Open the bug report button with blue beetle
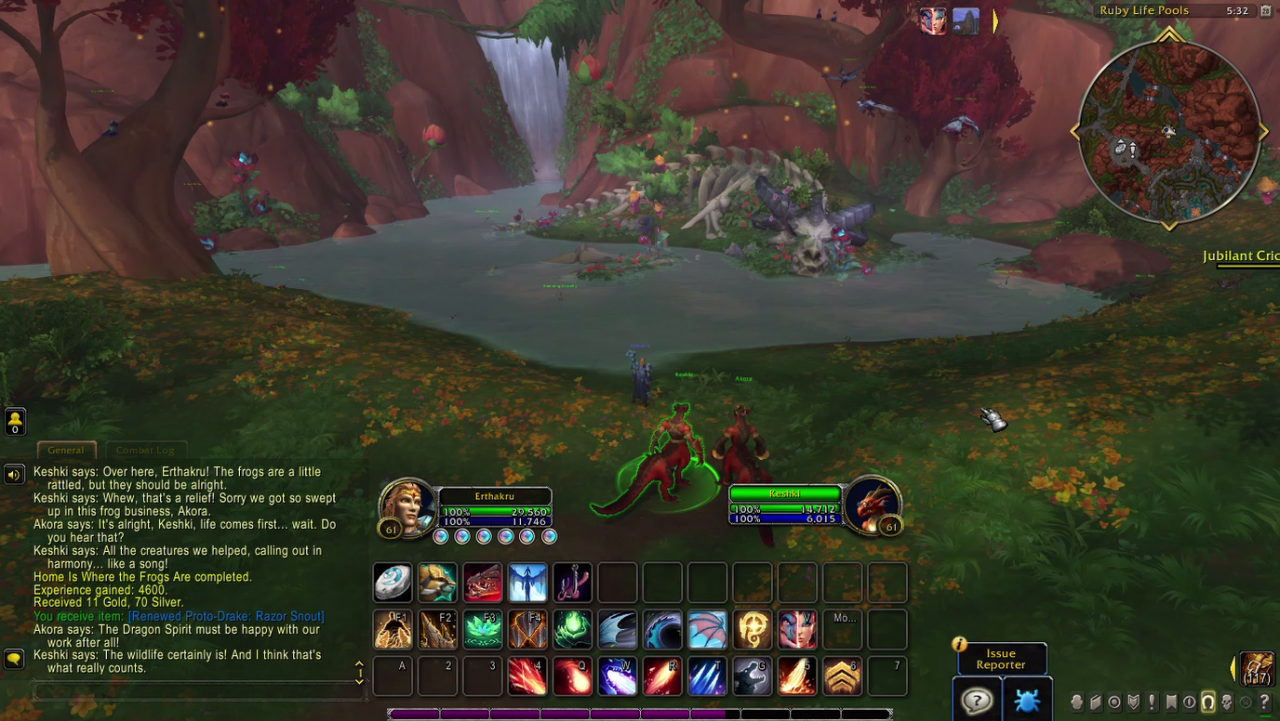 1026,700
